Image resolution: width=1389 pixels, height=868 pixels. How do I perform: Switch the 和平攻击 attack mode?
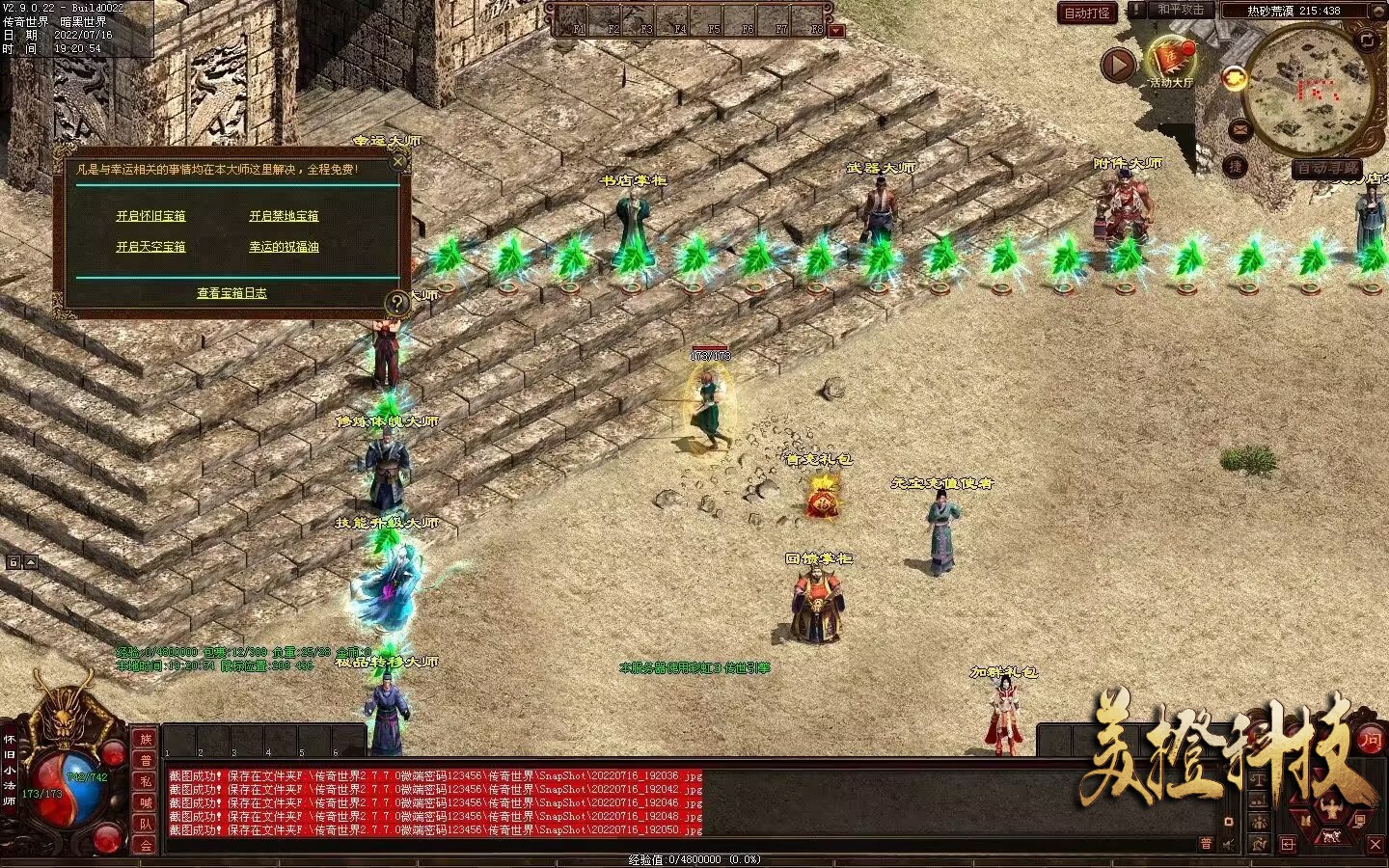point(1180,11)
